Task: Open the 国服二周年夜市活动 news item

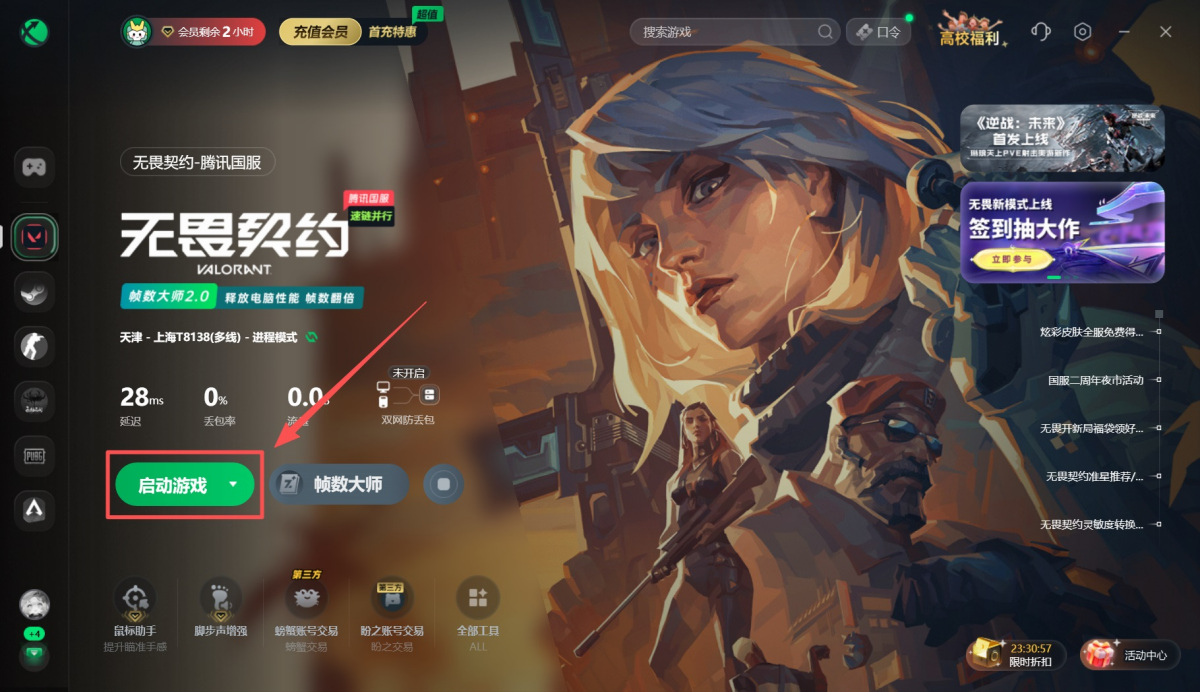Action: (x=1095, y=381)
